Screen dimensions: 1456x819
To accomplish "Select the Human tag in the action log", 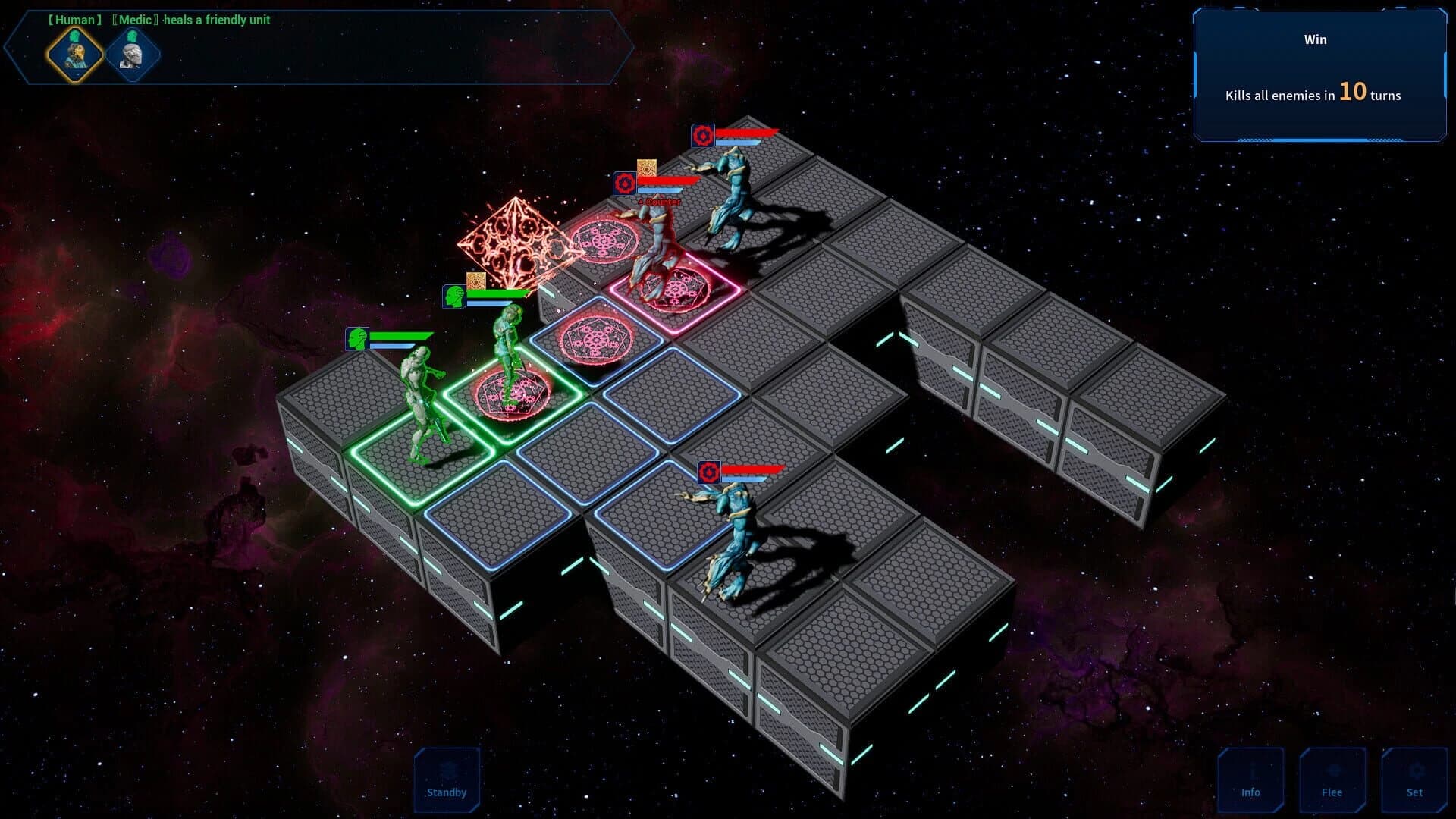I will coord(74,20).
